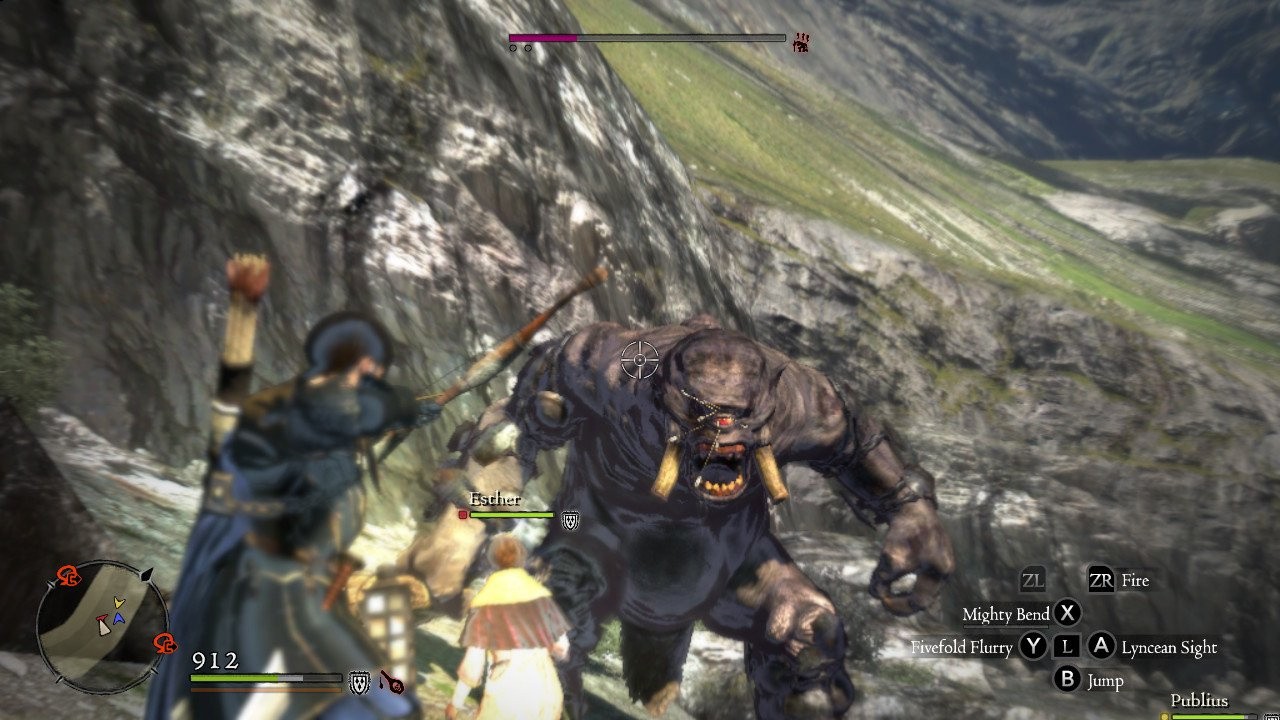
Task: Select the pawn name Publius
Action: [x=1199, y=700]
